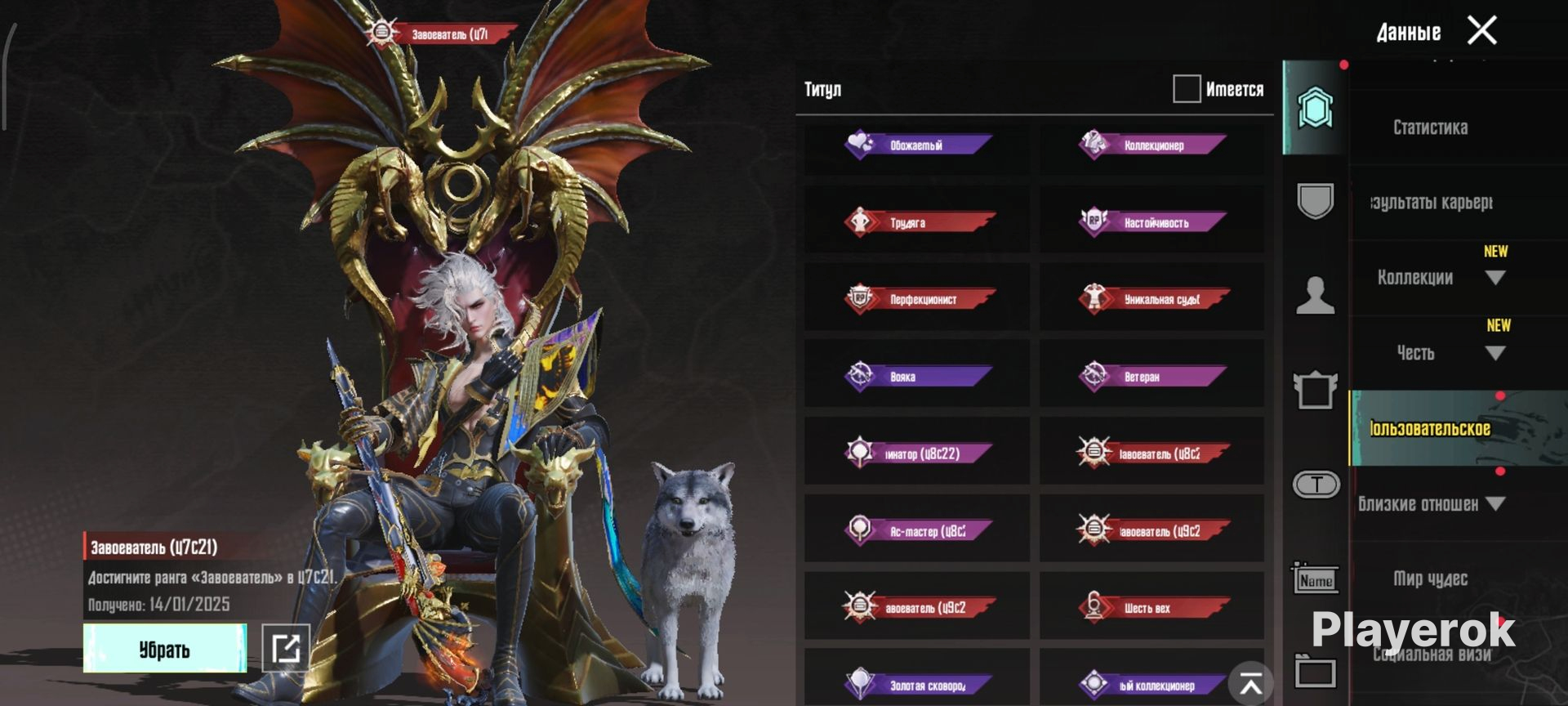Open the Статистика menu entry
Image resolution: width=1568 pixels, height=706 pixels.
coord(1430,127)
